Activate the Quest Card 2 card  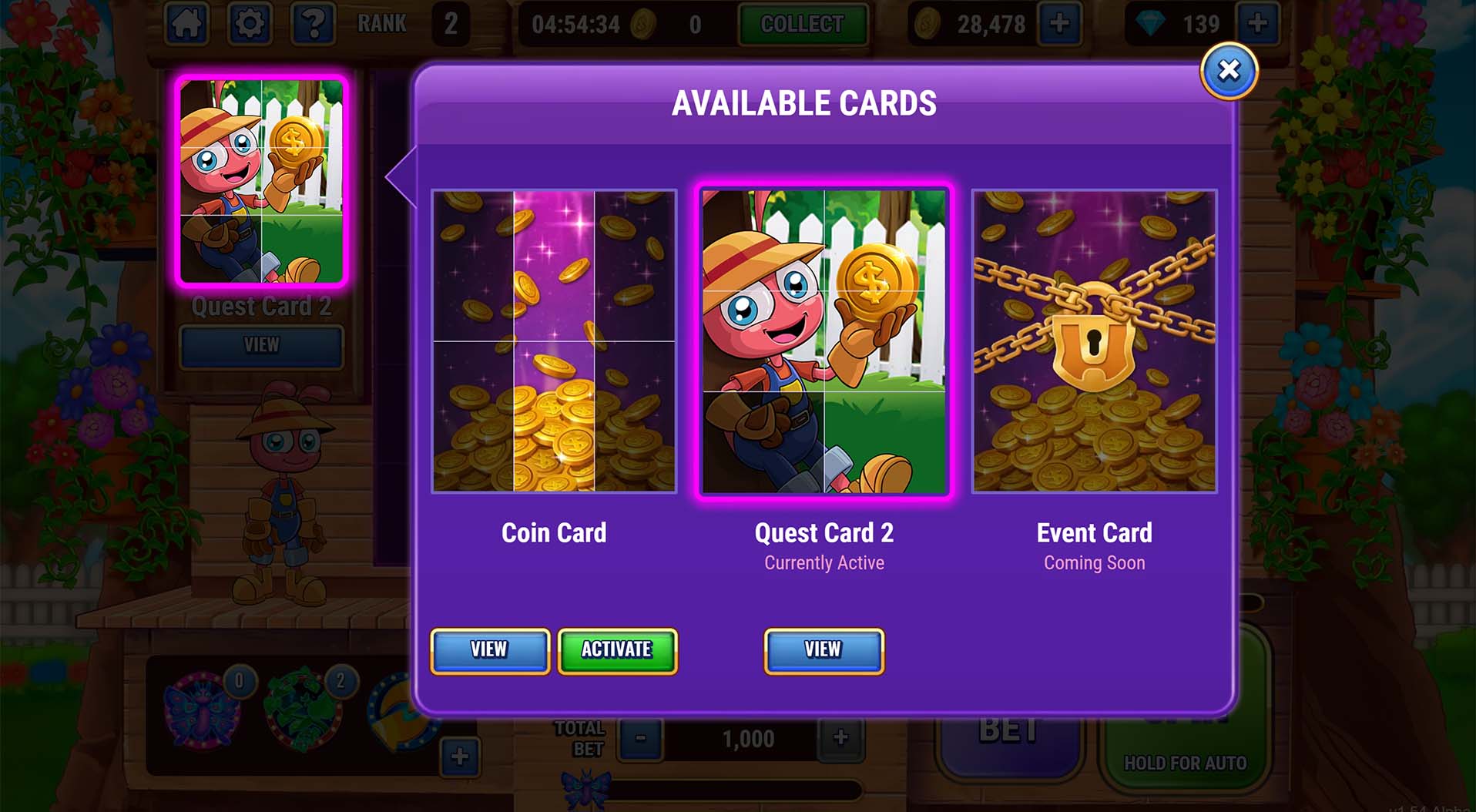pos(617,649)
